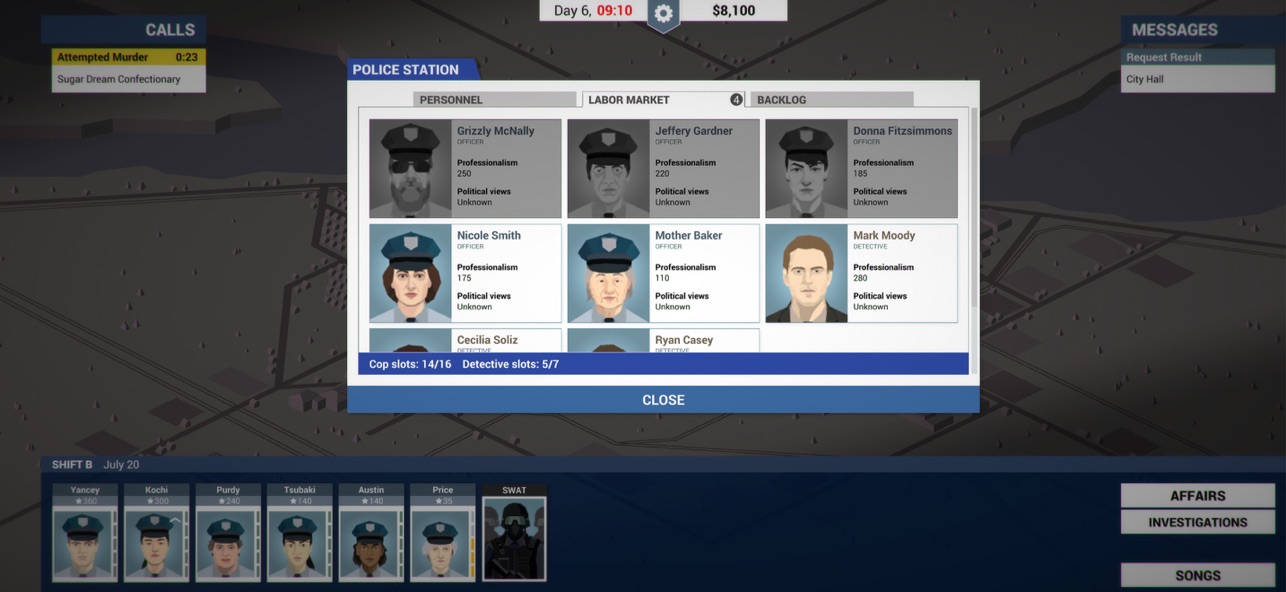Open the gear settings icon

[x=662, y=14]
